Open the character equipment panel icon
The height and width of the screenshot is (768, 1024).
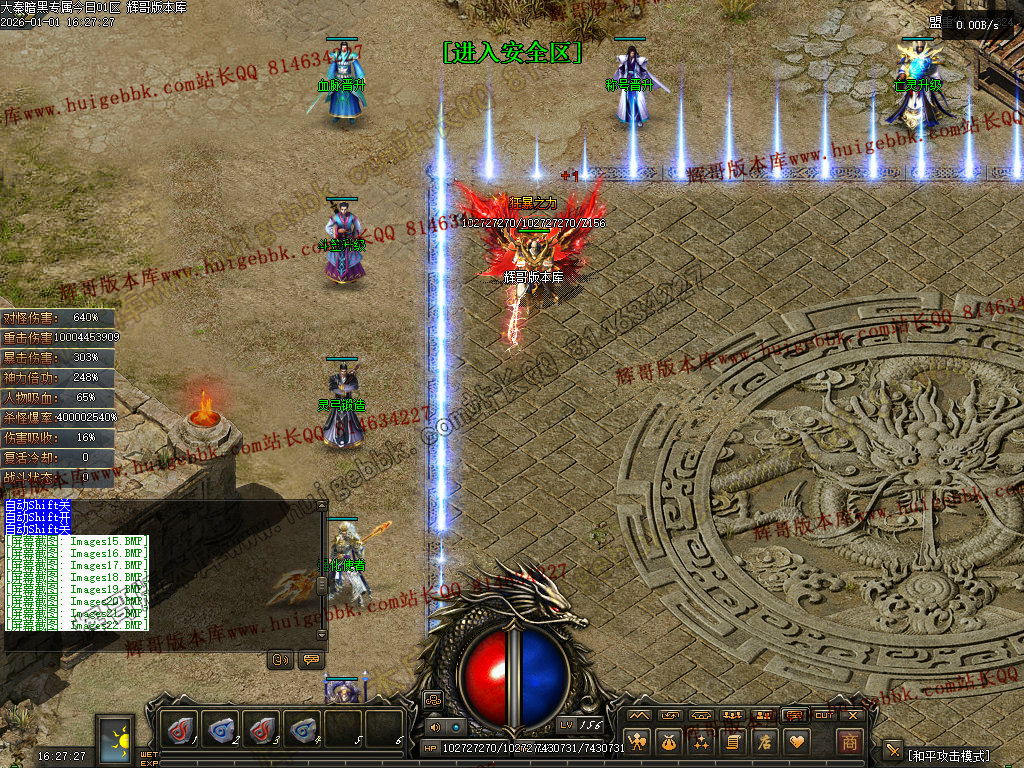point(638,742)
